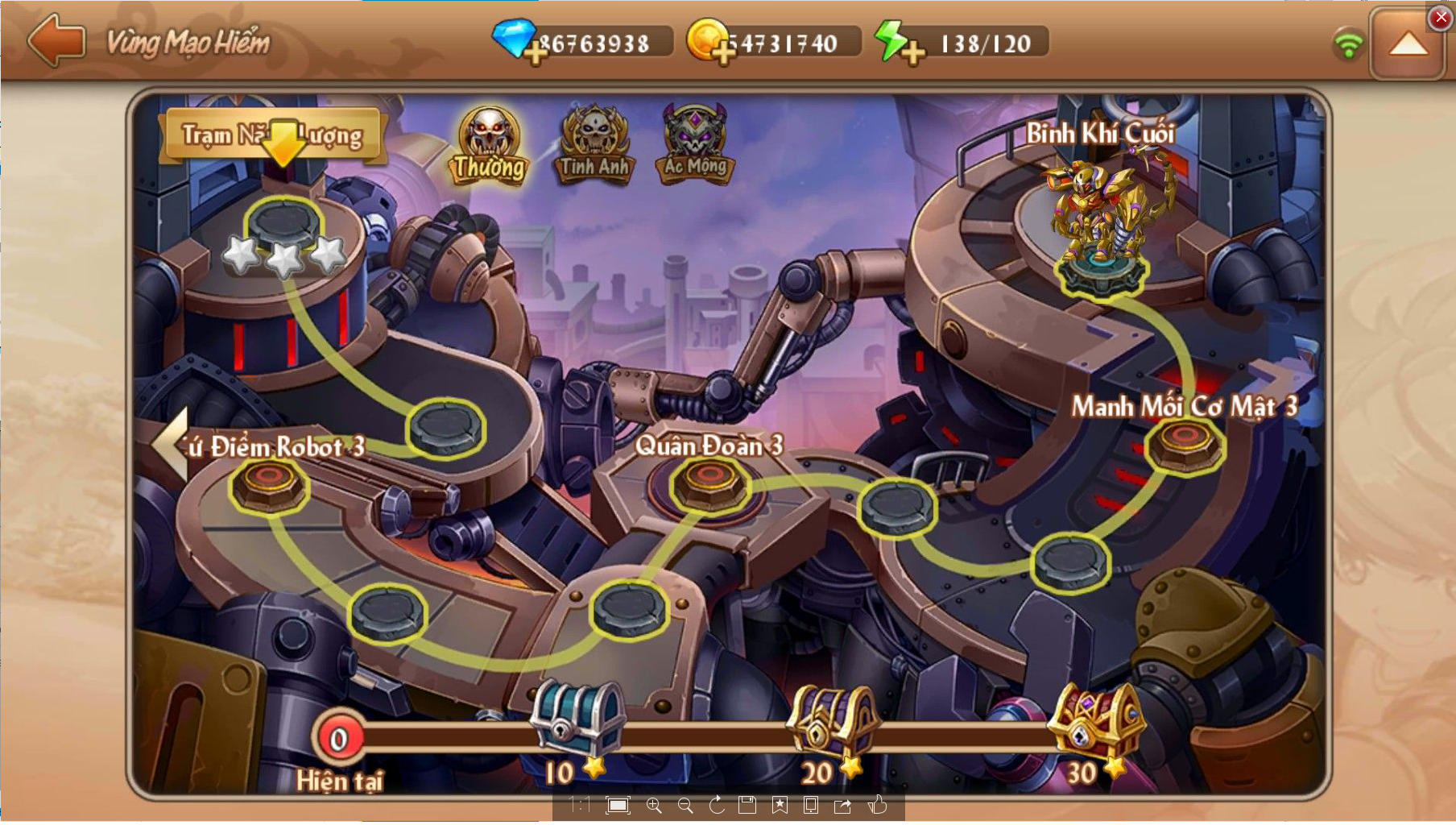Viewport: 1456px width, 825px height.
Task: Switch to Thường difficulty
Action: [x=489, y=146]
